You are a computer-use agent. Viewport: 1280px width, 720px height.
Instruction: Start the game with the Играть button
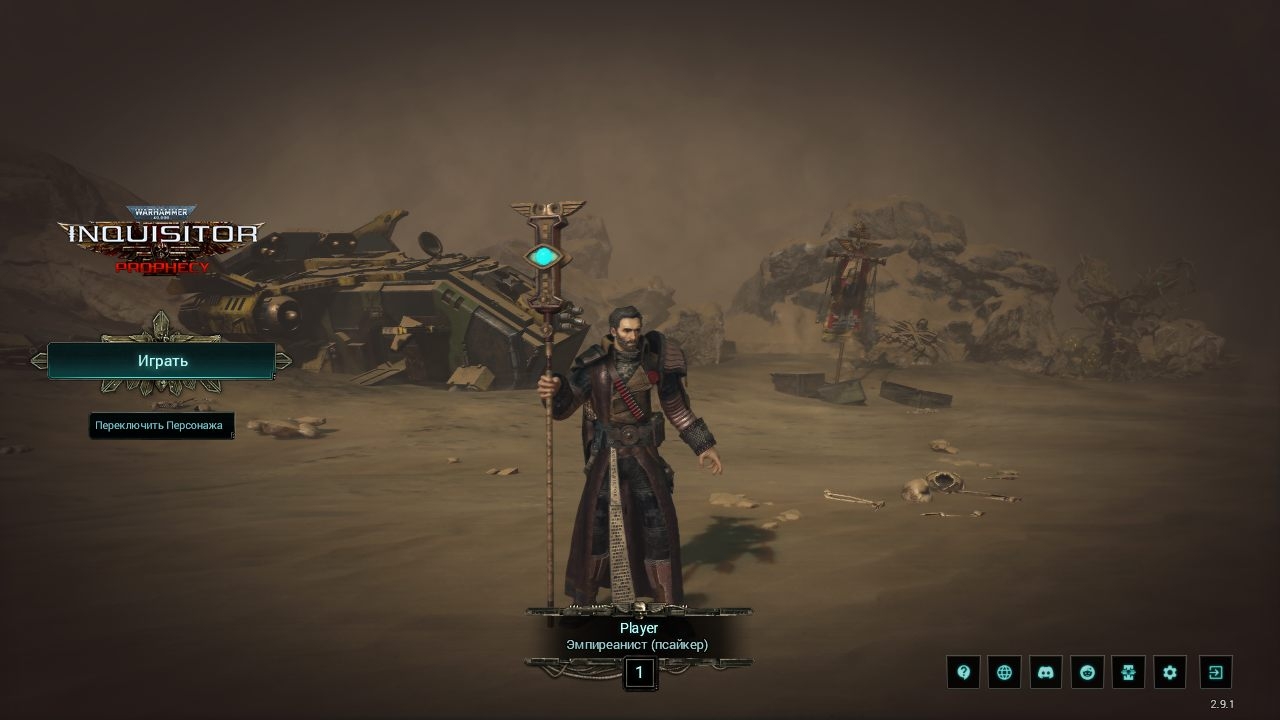(162, 361)
